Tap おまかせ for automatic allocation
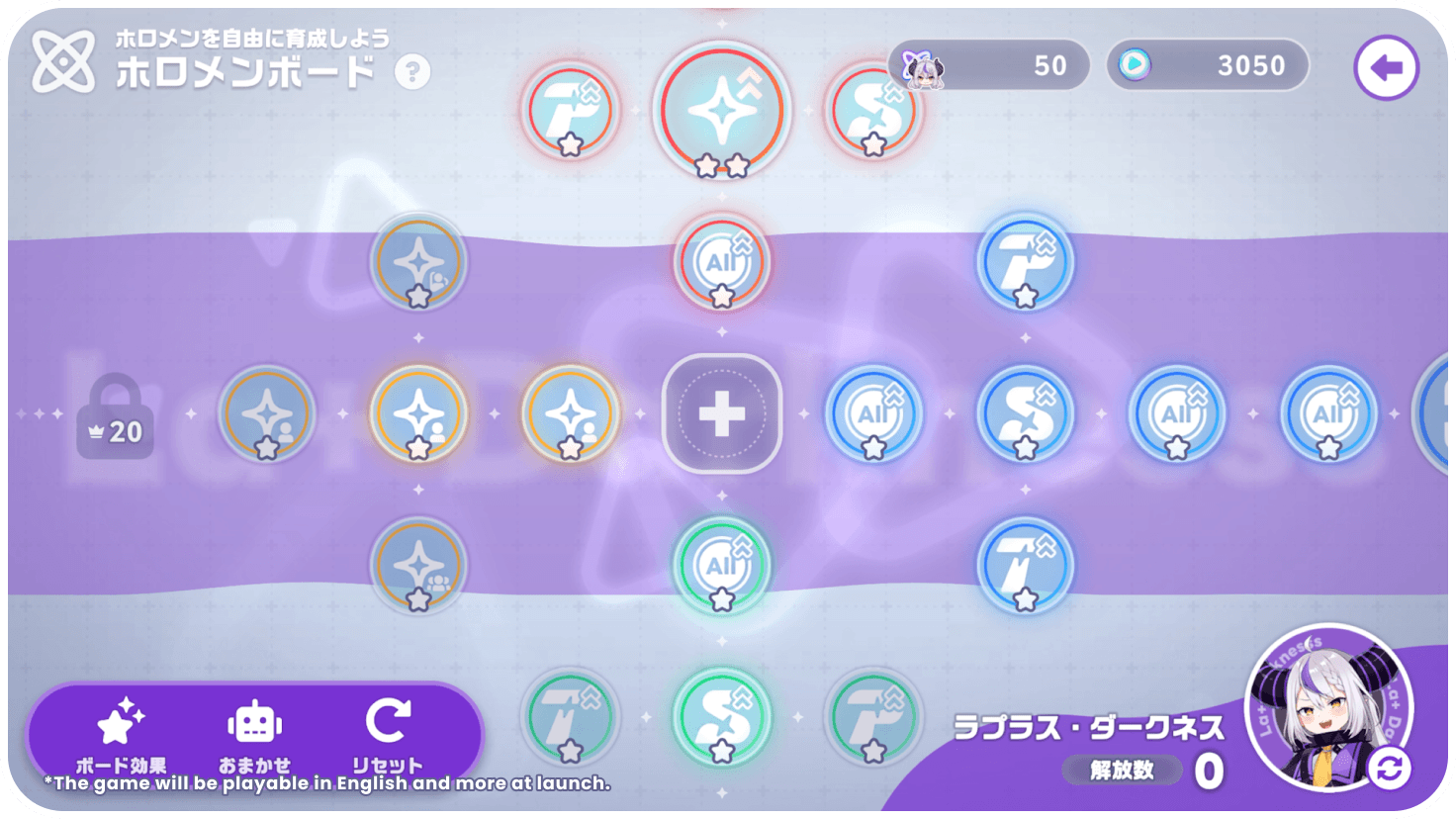The width and height of the screenshot is (1456, 819). pos(255,732)
